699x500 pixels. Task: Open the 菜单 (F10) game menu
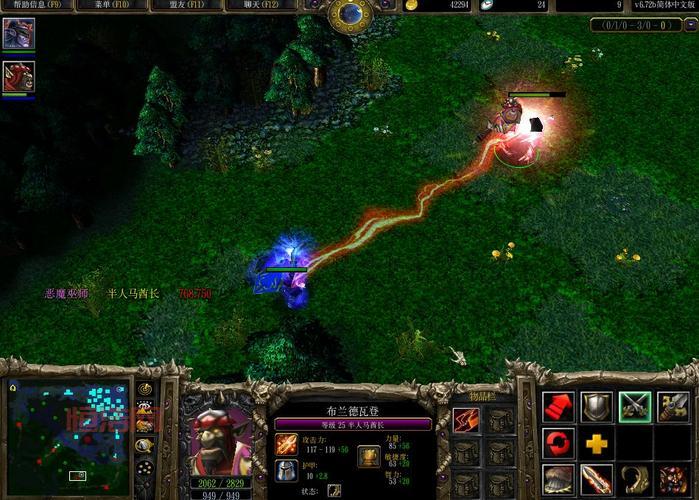(107, 7)
